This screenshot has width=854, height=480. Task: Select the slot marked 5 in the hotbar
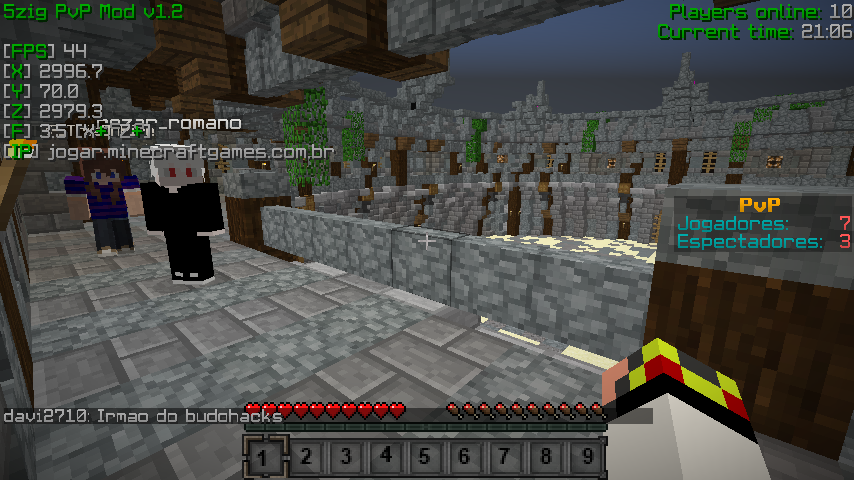click(x=425, y=458)
